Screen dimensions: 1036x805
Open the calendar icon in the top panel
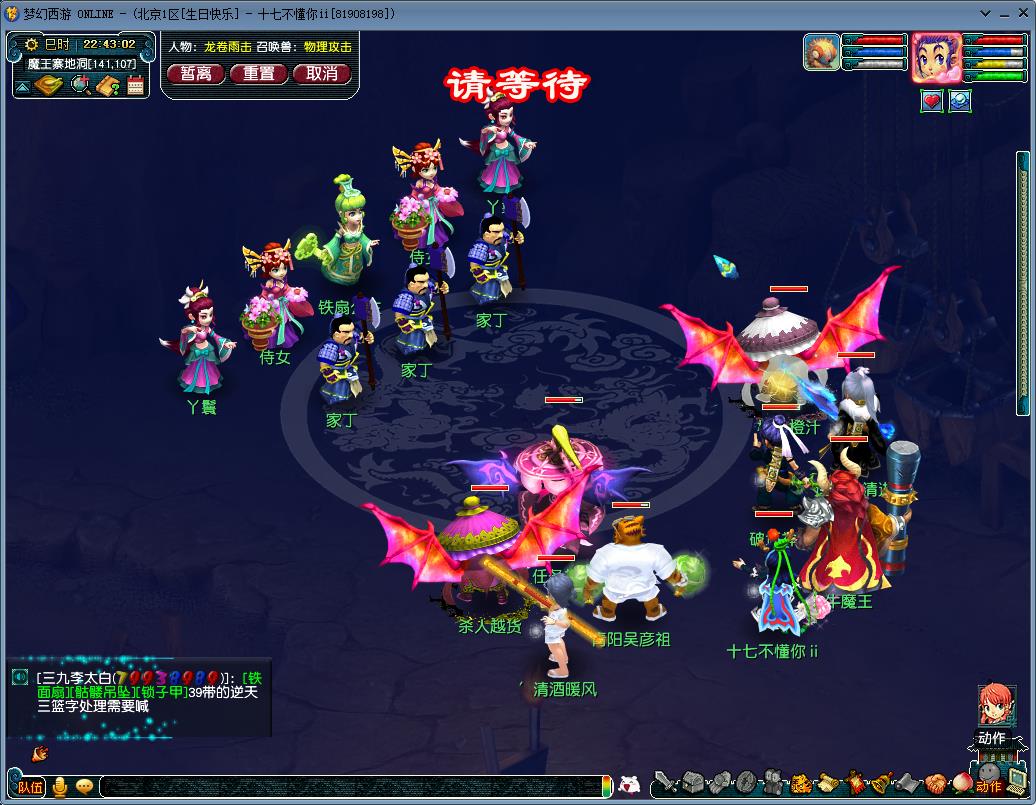coord(136,86)
